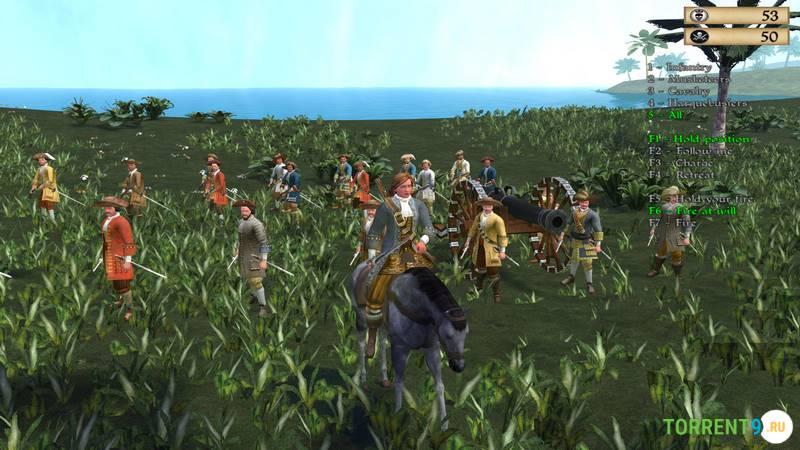Choose the All troops entry
The image size is (800, 450).
(664, 114)
